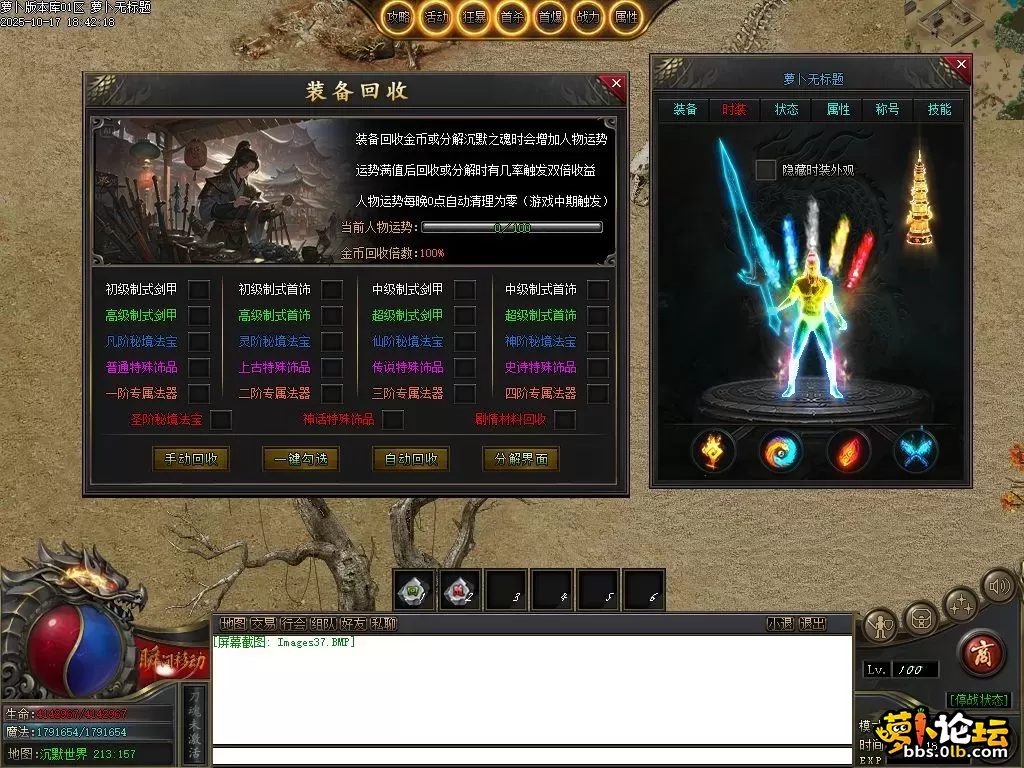Click the 退出 exit button
Screen dimensions: 1024x768
(812, 623)
